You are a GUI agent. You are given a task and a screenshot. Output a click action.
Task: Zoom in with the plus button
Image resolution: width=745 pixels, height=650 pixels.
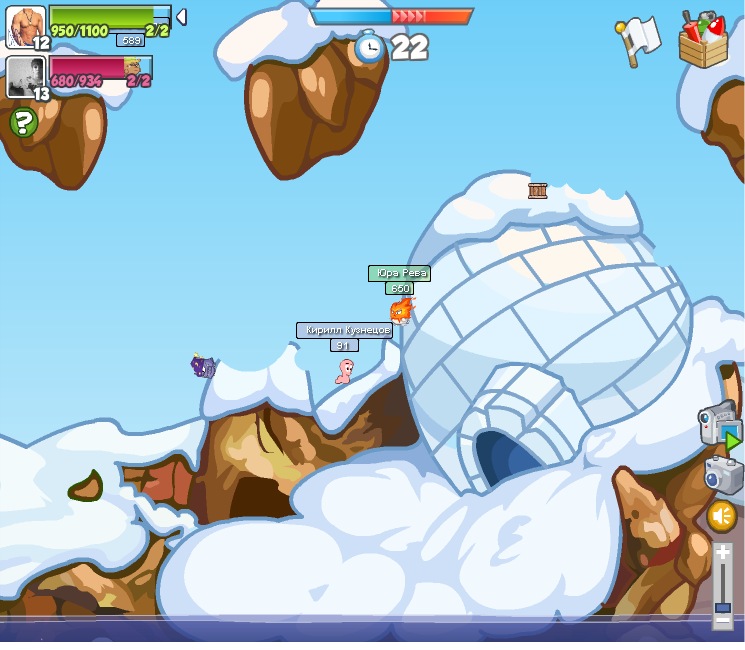click(722, 551)
